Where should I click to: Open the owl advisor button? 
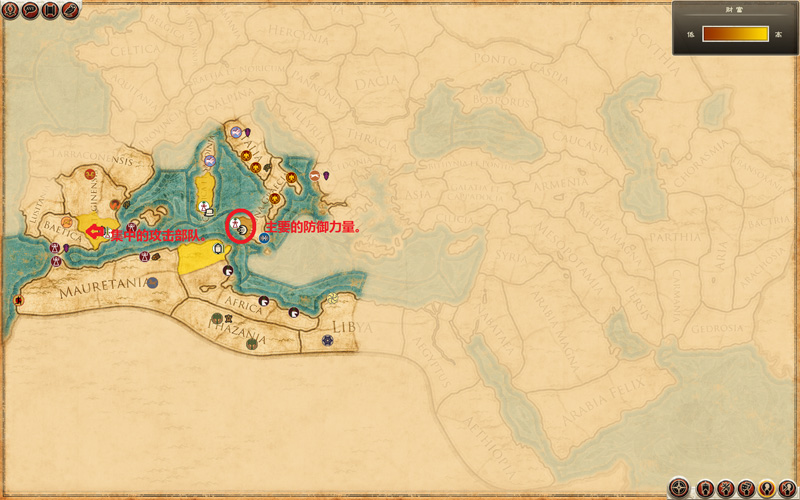point(70,10)
